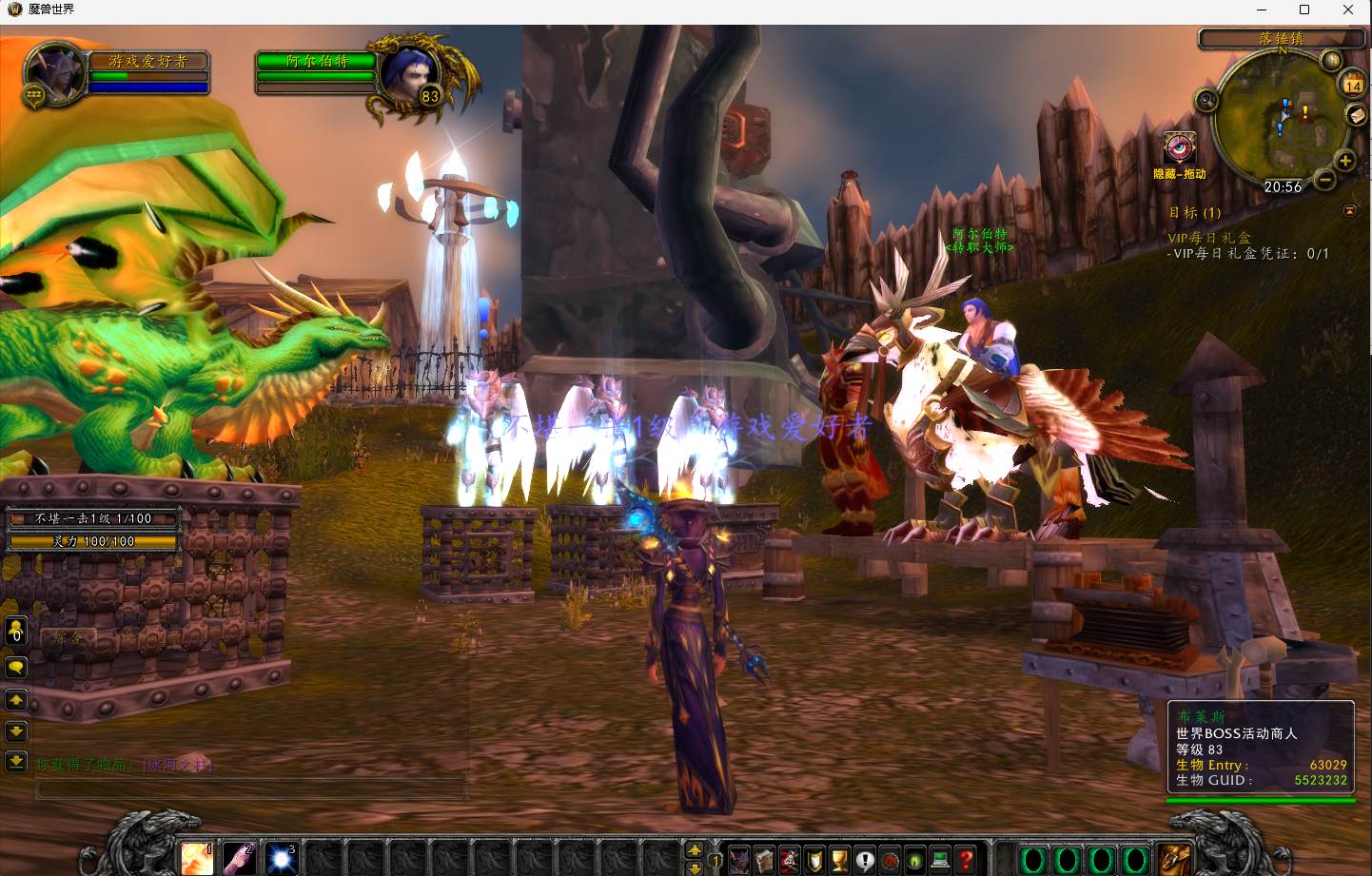Open the red question mark help button

point(966,860)
